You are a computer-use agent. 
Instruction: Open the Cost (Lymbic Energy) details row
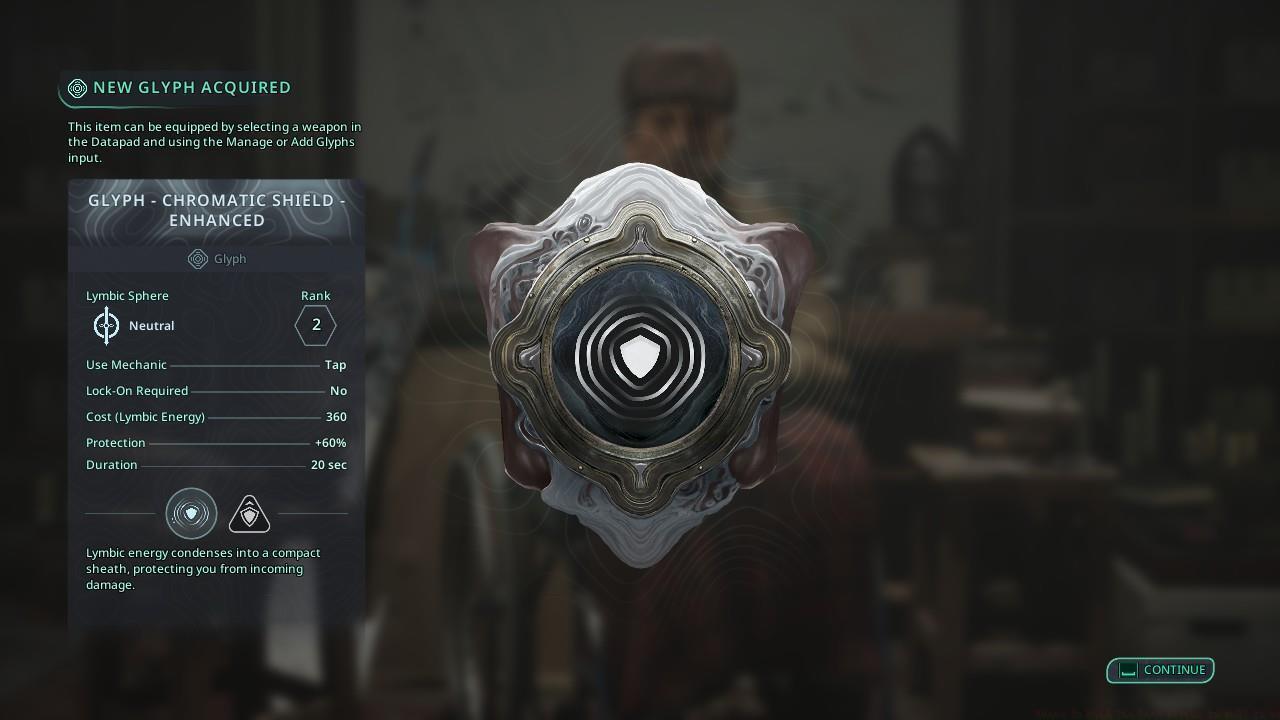point(217,416)
